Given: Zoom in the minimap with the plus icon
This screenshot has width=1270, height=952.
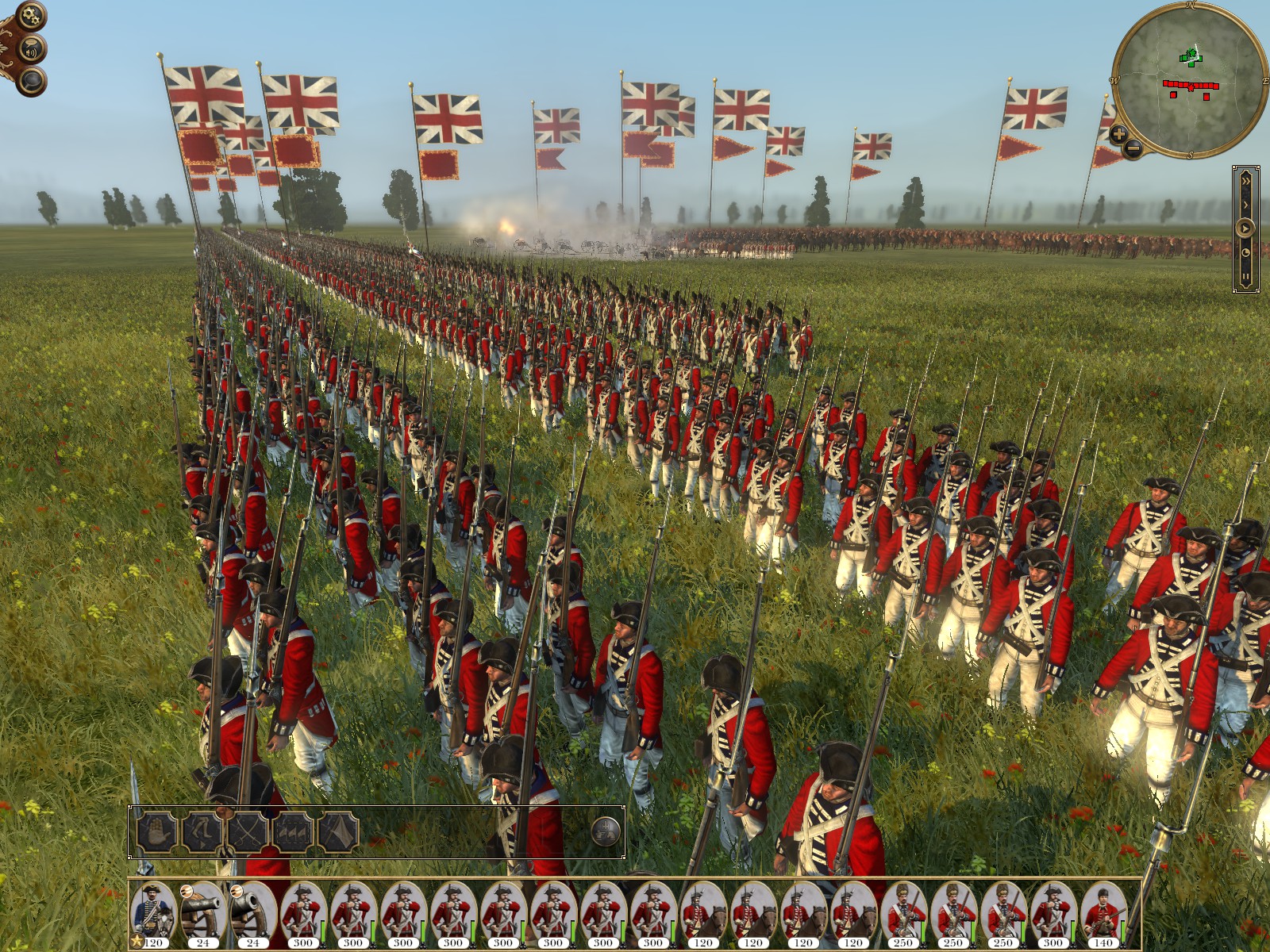Looking at the screenshot, I should click(1118, 133).
